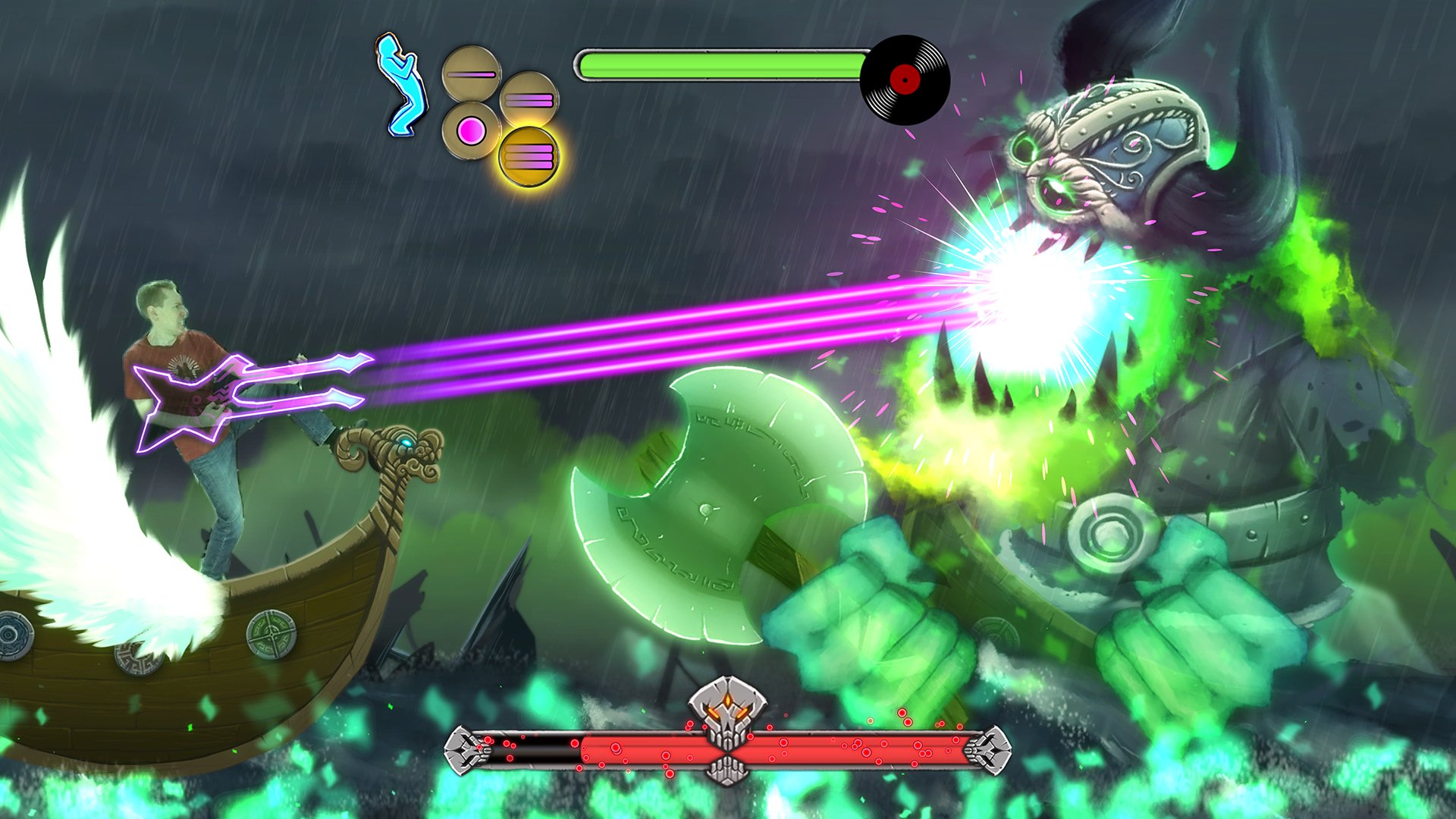Select the pink dot token
The image size is (1456, 819).
[472, 131]
